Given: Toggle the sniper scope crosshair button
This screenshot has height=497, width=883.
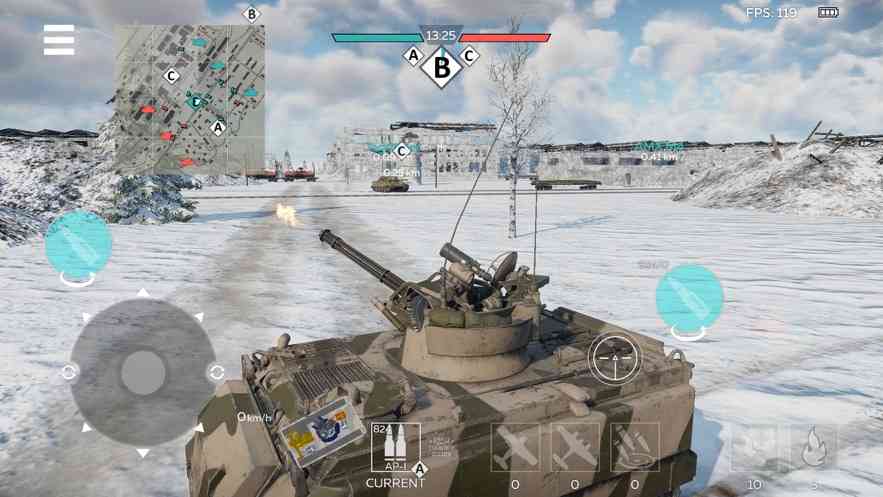Looking at the screenshot, I should [x=614, y=358].
